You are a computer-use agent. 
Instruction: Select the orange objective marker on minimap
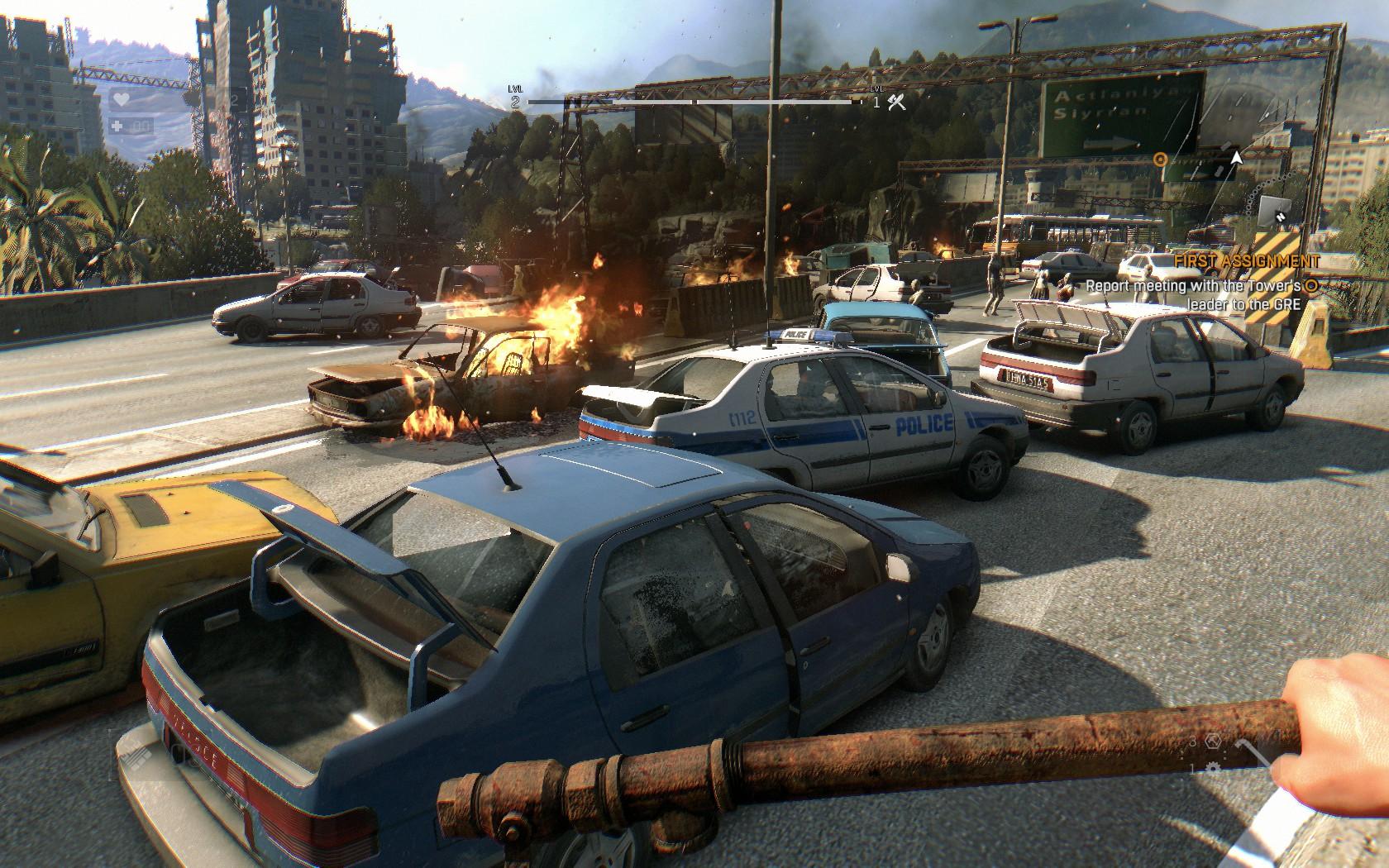pos(1161,160)
